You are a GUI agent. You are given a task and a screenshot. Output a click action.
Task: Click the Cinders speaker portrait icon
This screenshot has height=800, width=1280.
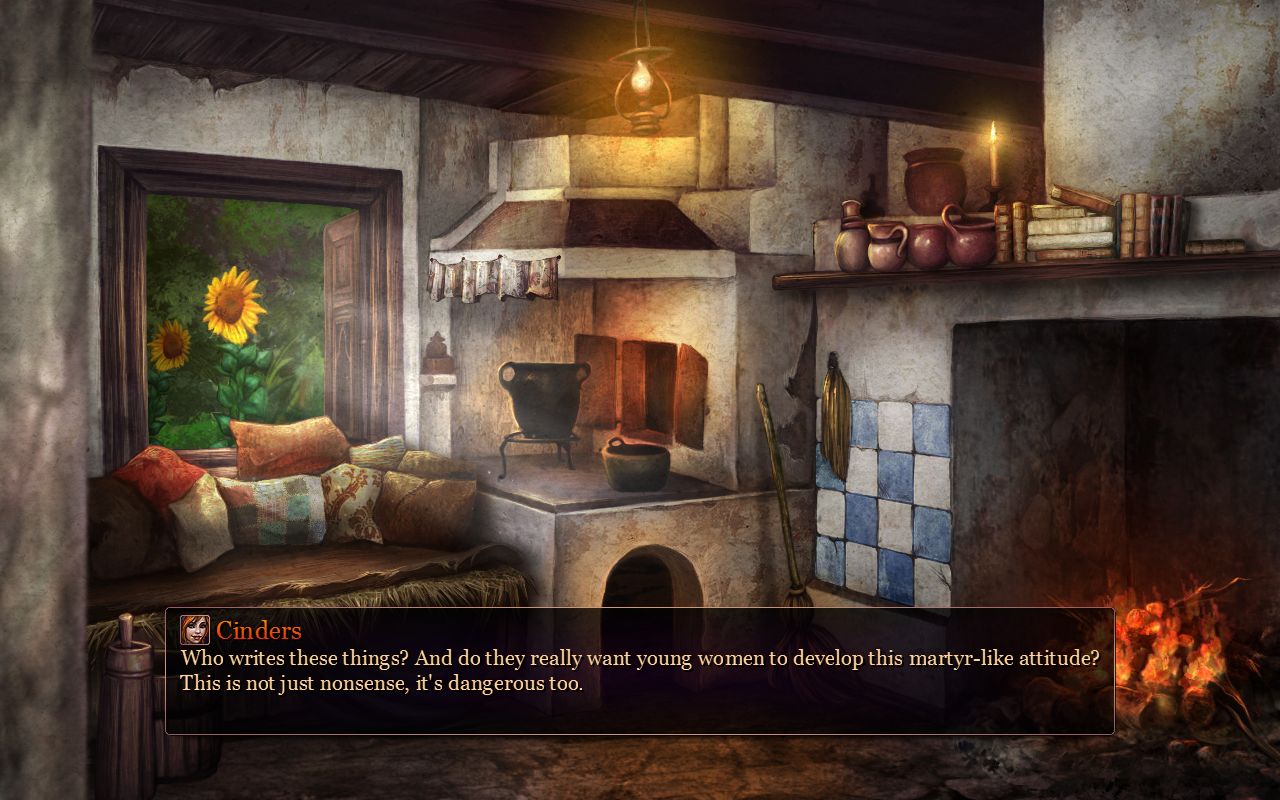(x=195, y=630)
